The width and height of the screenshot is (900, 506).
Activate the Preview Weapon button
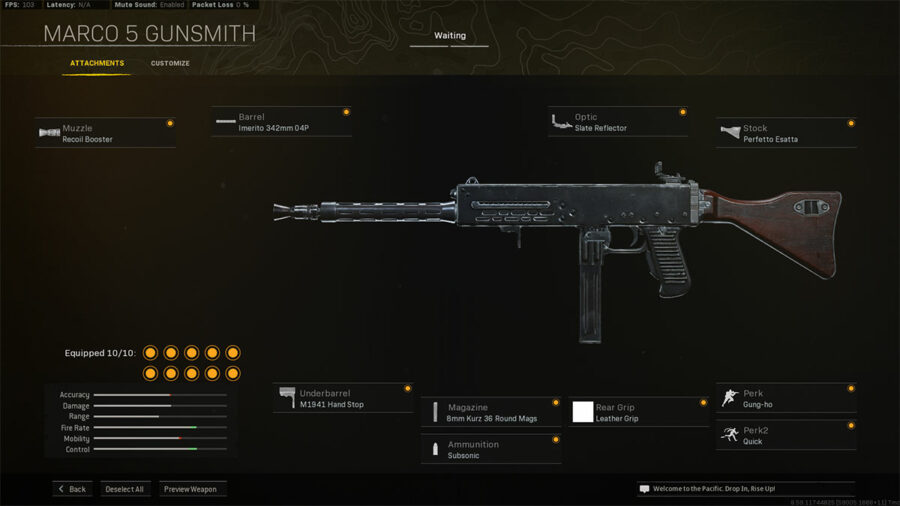pyautogui.click(x=192, y=489)
